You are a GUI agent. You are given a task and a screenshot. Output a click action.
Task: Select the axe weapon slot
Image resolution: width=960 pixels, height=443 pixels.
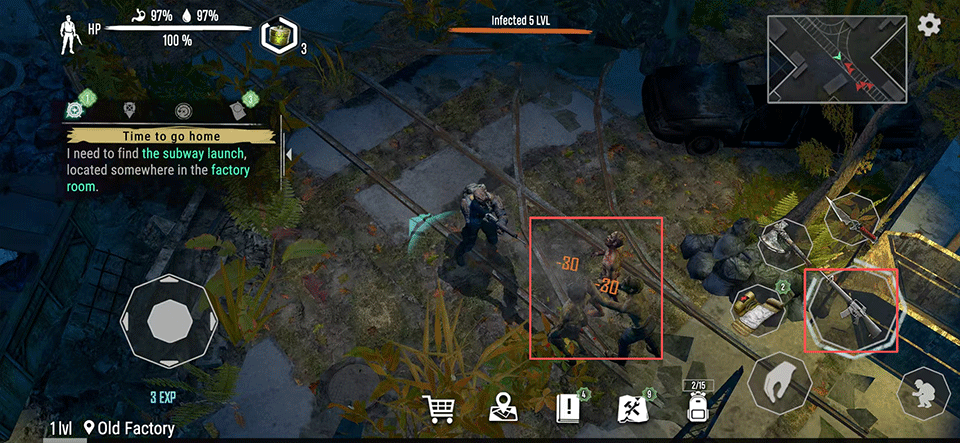[x=781, y=244]
